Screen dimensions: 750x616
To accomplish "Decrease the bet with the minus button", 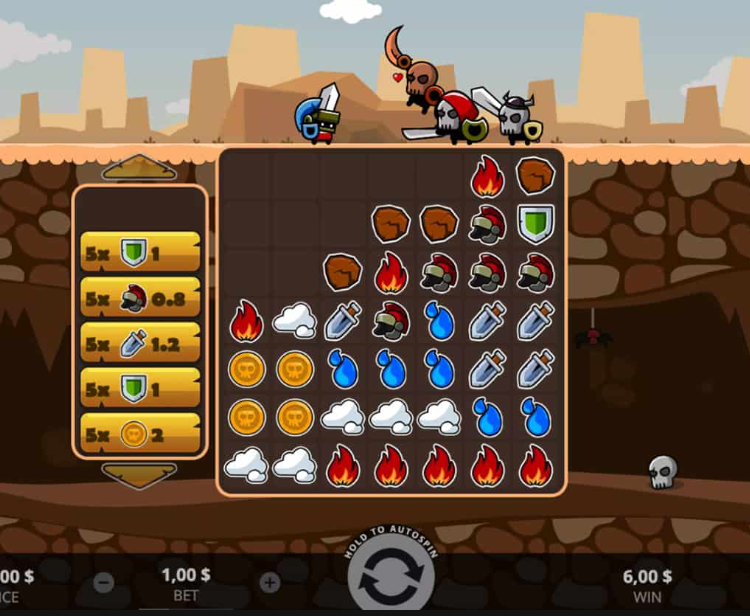I will coord(104,582).
